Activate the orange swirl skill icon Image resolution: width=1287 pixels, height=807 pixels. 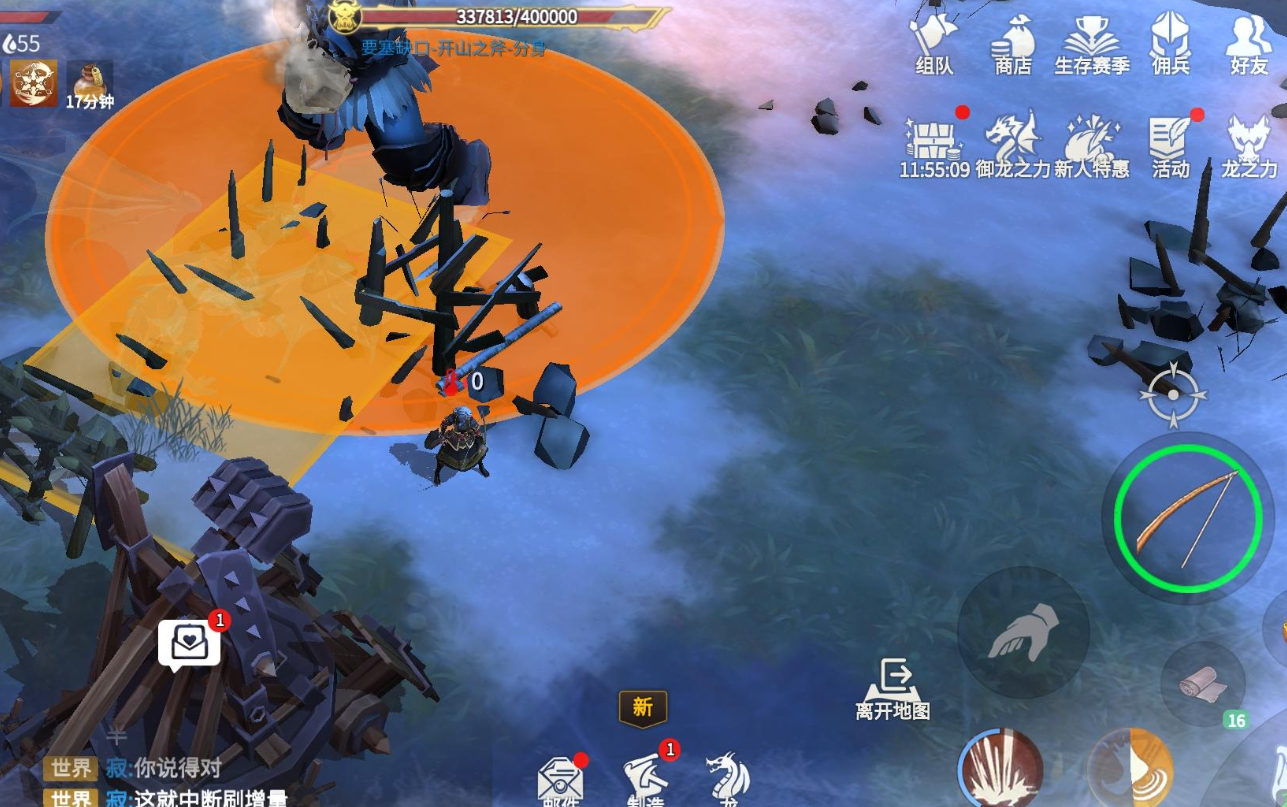[x=1130, y=772]
